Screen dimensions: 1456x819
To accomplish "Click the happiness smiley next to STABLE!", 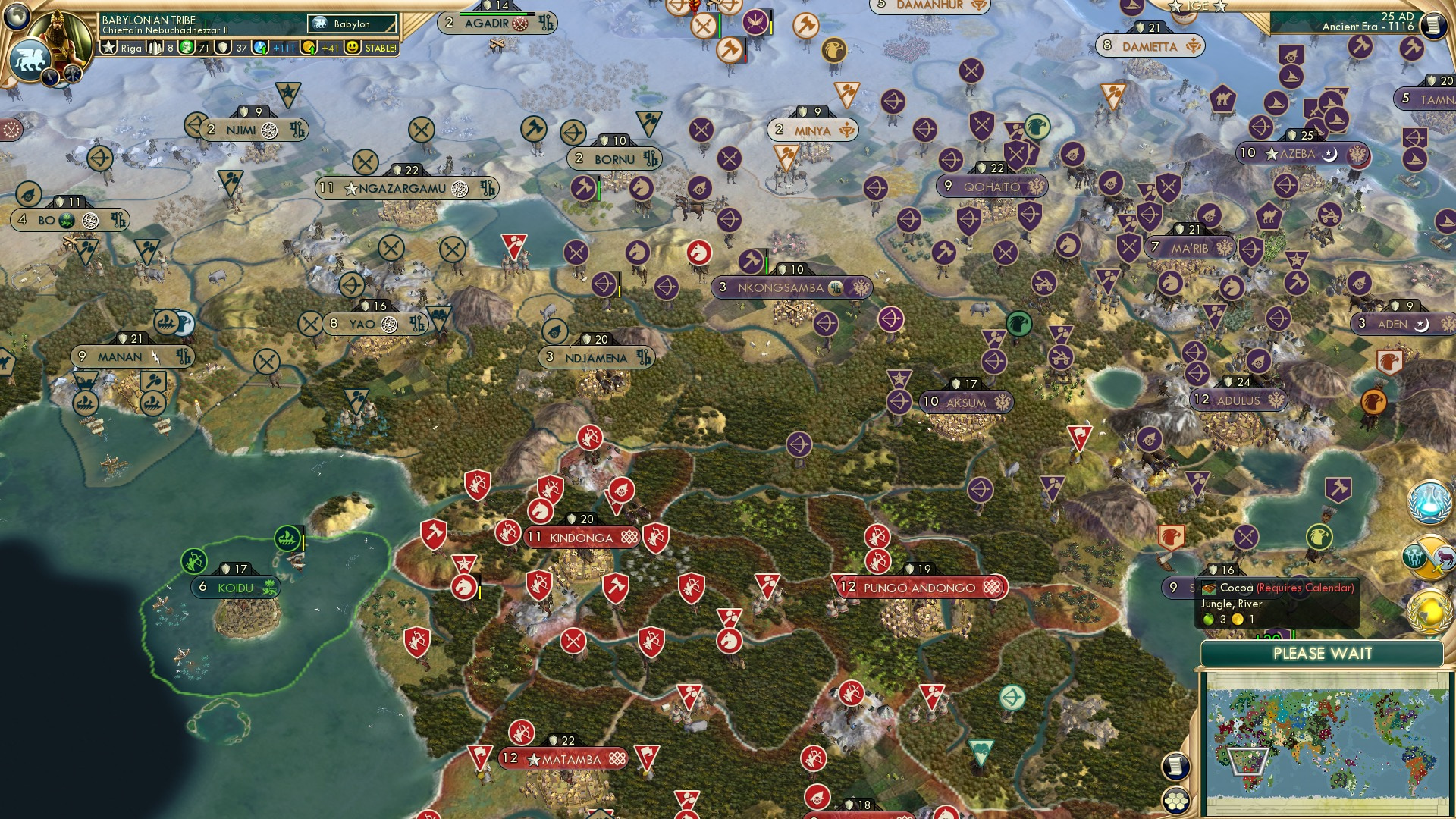I will [x=352, y=47].
